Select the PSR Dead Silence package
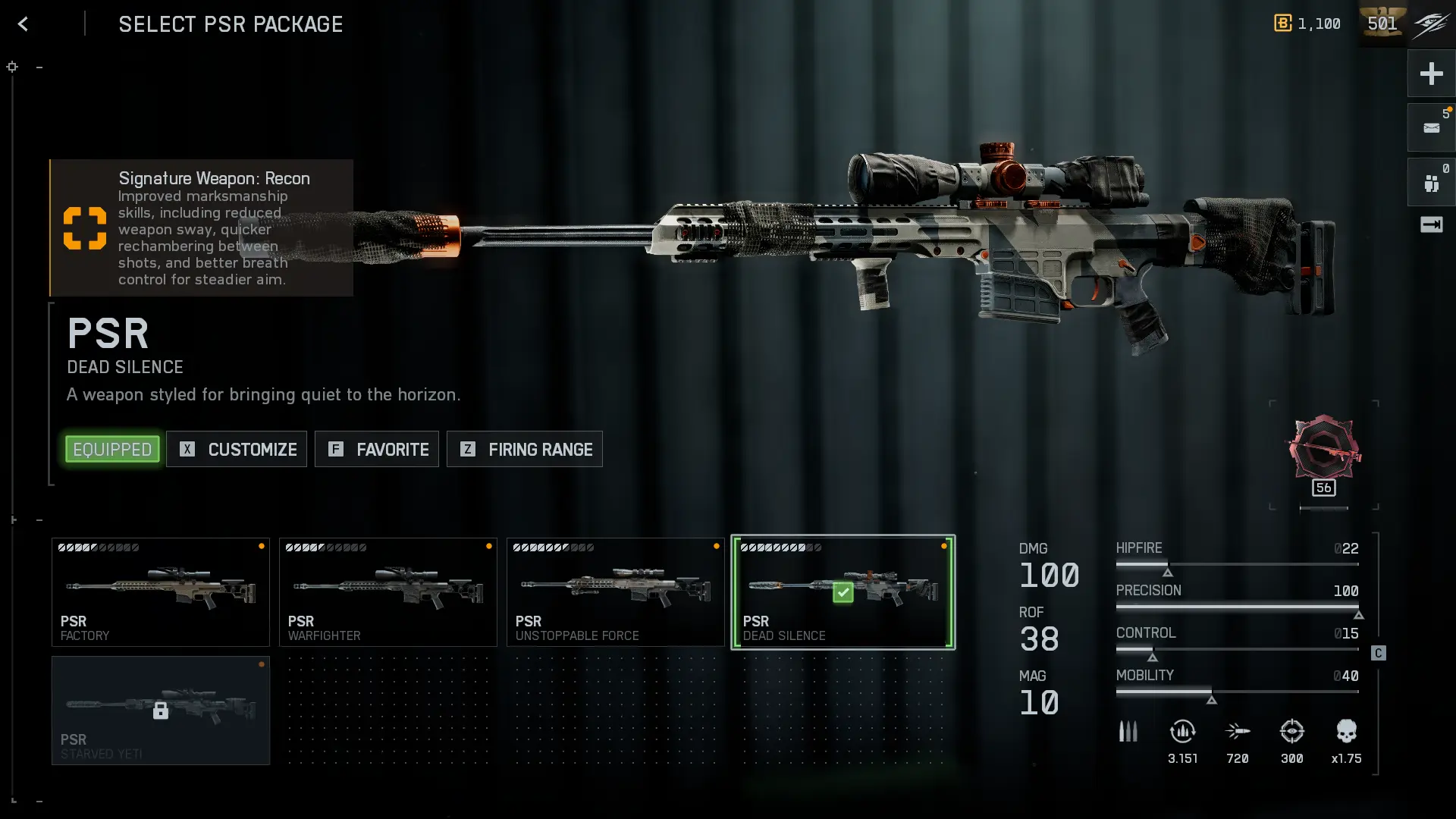The width and height of the screenshot is (1456, 819). pyautogui.click(x=843, y=592)
